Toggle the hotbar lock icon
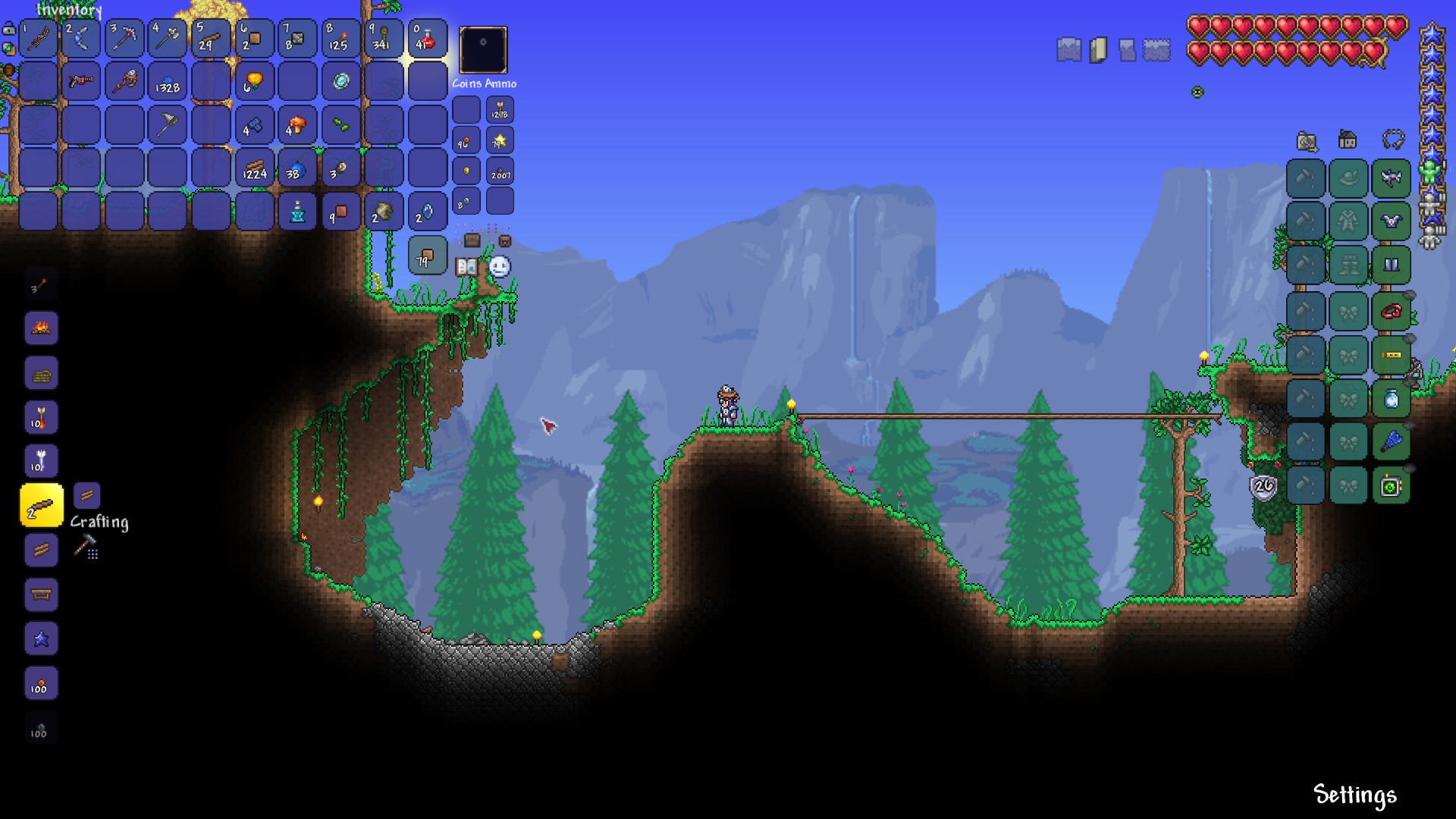 8,30
